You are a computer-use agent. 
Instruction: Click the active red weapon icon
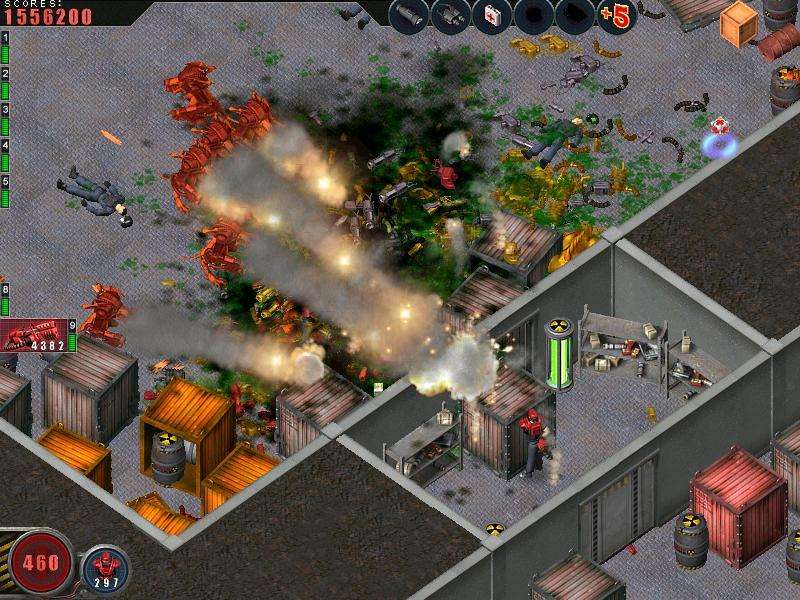(x=34, y=335)
